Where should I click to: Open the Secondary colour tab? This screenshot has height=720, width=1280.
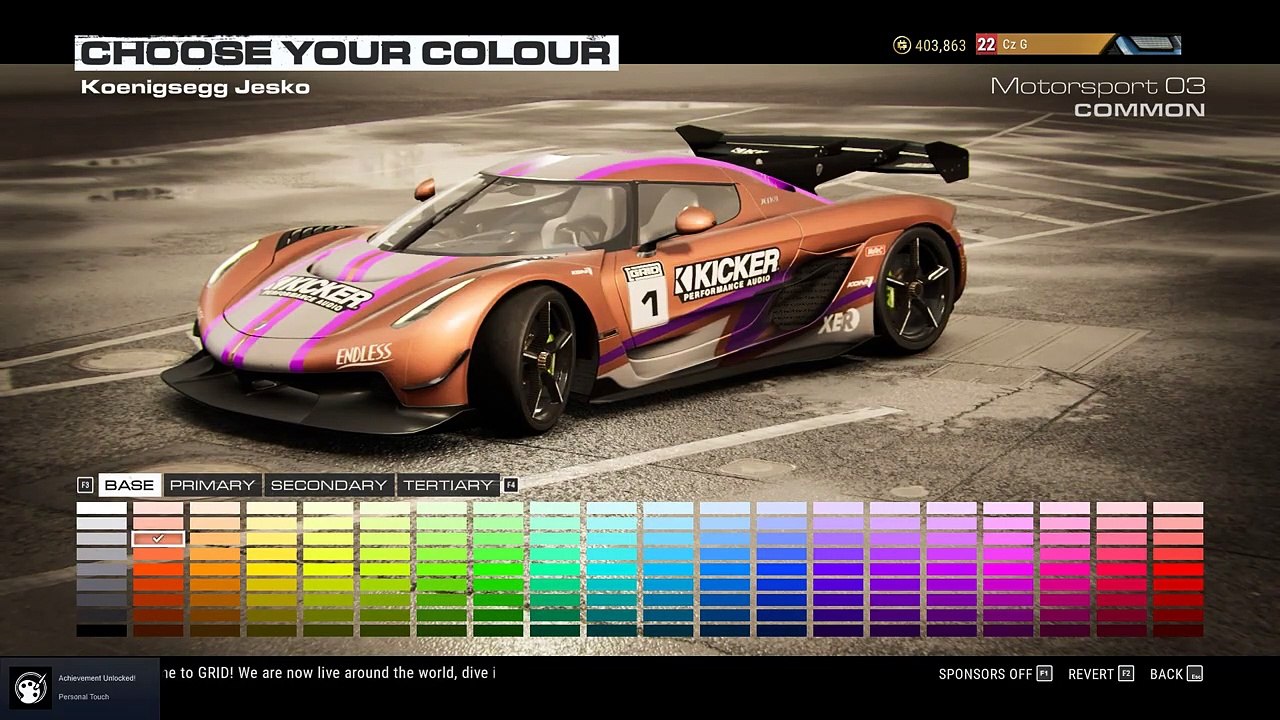(x=328, y=485)
